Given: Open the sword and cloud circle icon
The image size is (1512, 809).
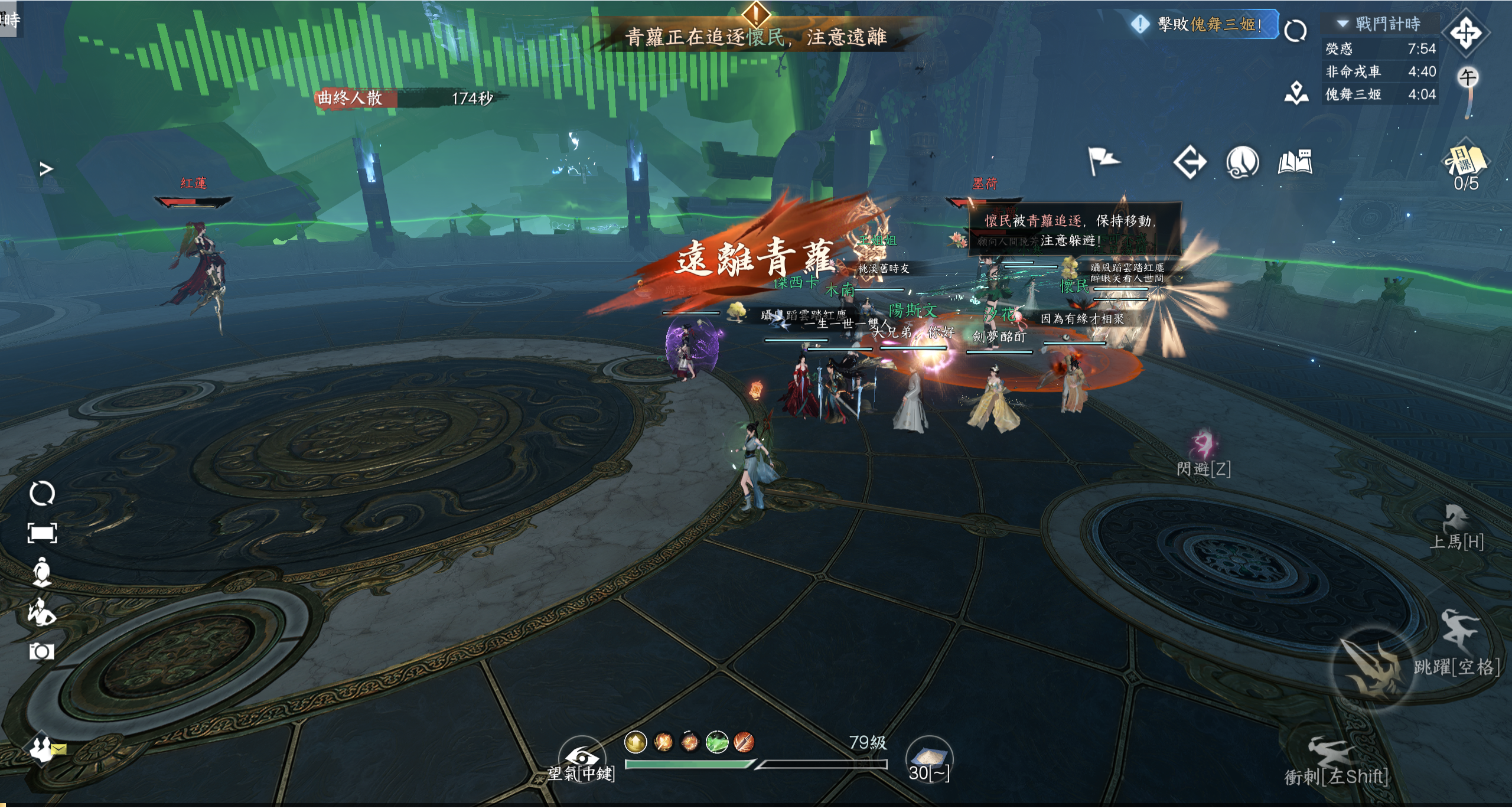Looking at the screenshot, I should pyautogui.click(x=1243, y=162).
